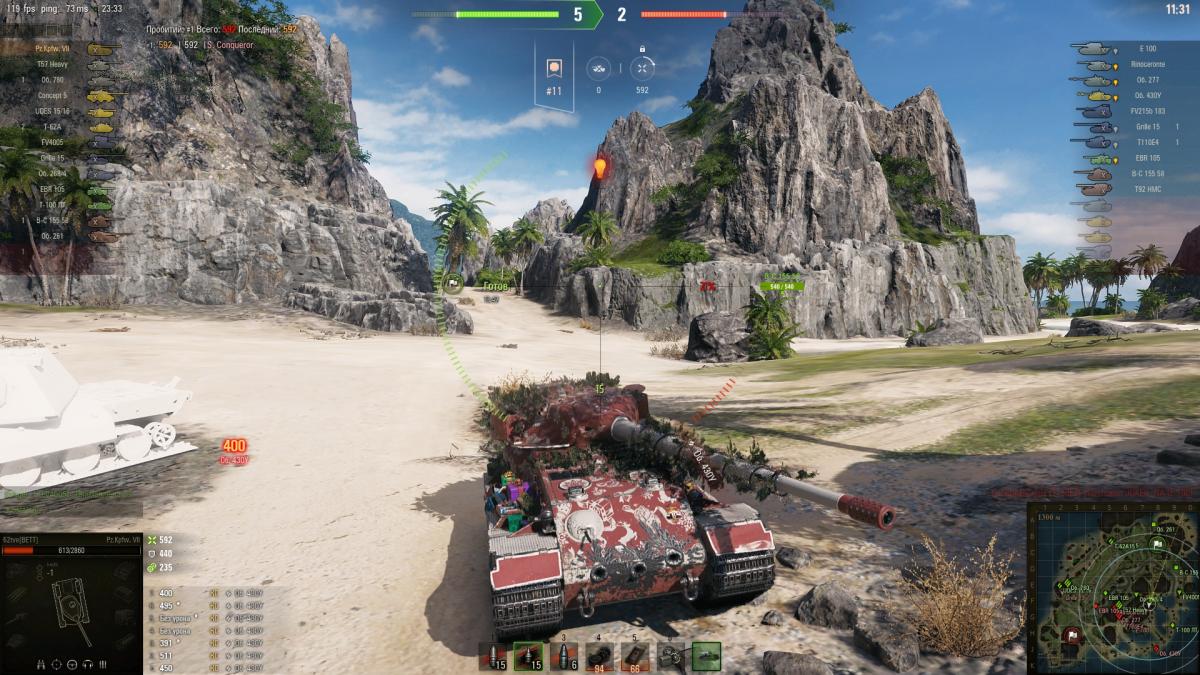Select the first shell slot in the hotbar
This screenshot has height=675, width=1200.
coord(492,656)
